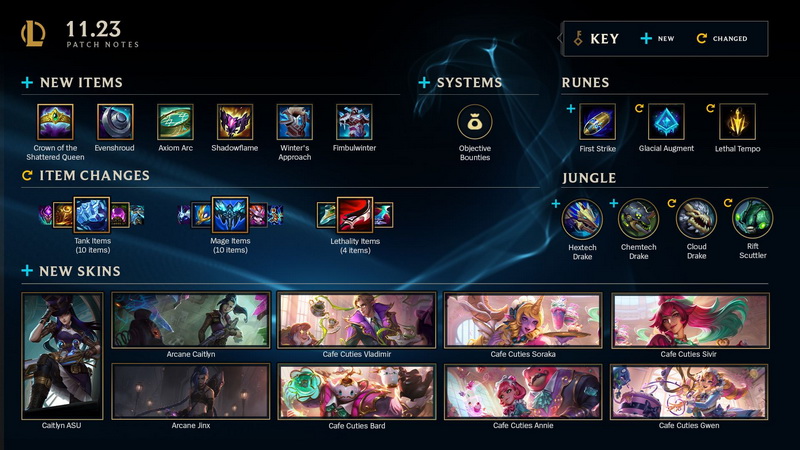Click the Arcane Caitlyn skin thumbnail
The width and height of the screenshot is (800, 450).
coord(190,320)
